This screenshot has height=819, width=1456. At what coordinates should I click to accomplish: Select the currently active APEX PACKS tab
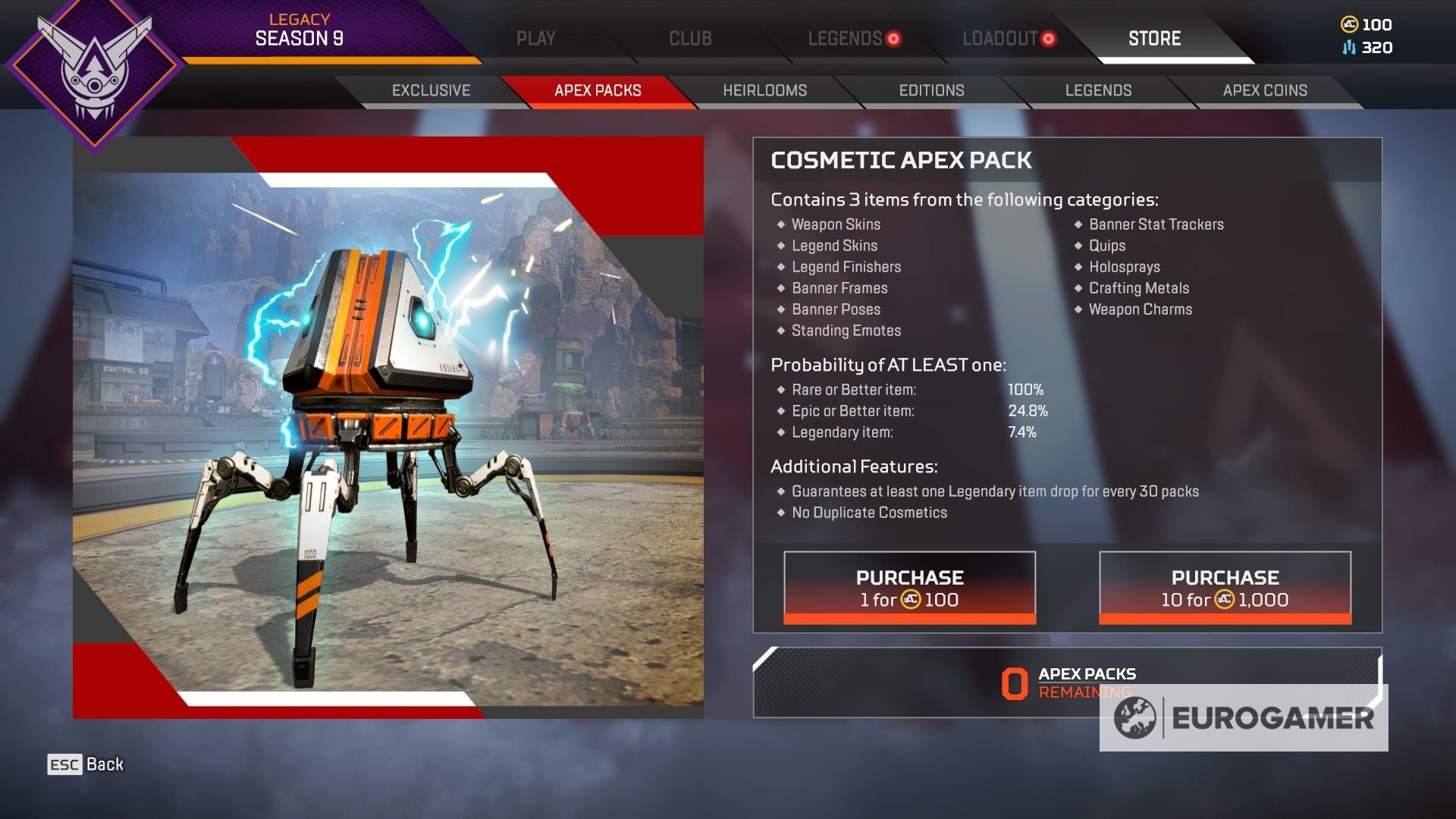(597, 90)
